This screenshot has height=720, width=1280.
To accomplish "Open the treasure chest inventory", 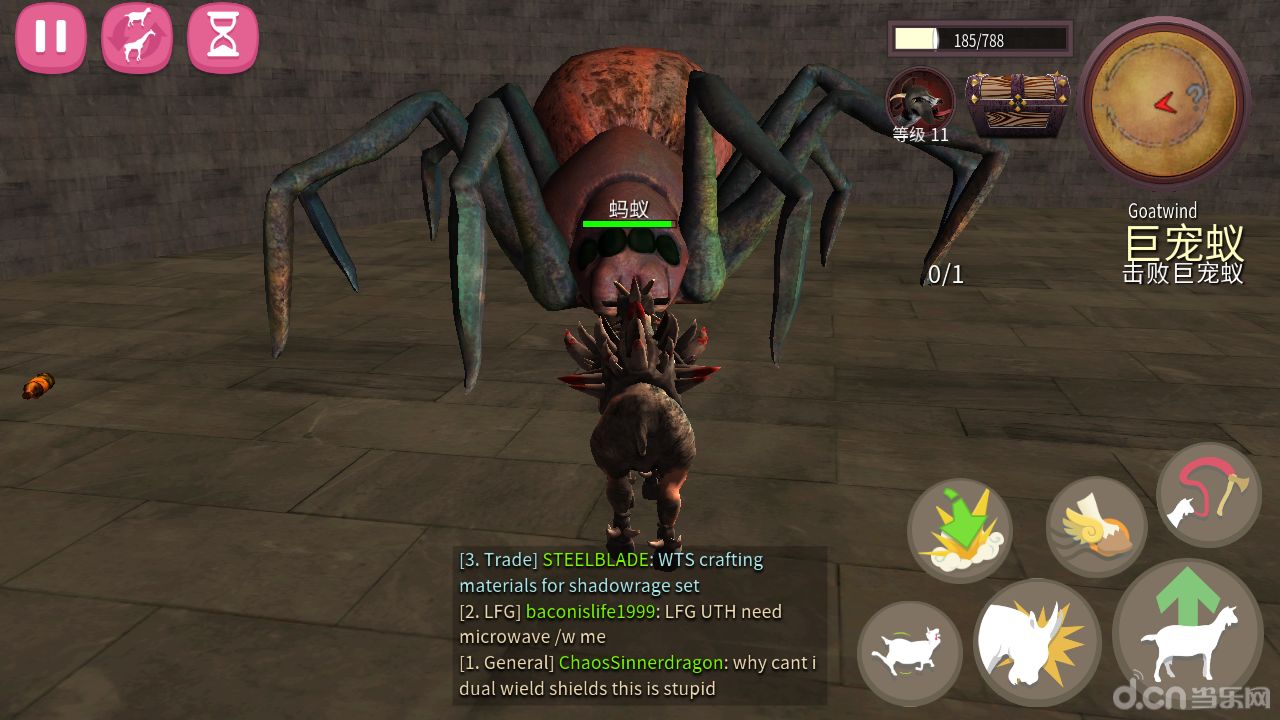I will [x=1017, y=102].
